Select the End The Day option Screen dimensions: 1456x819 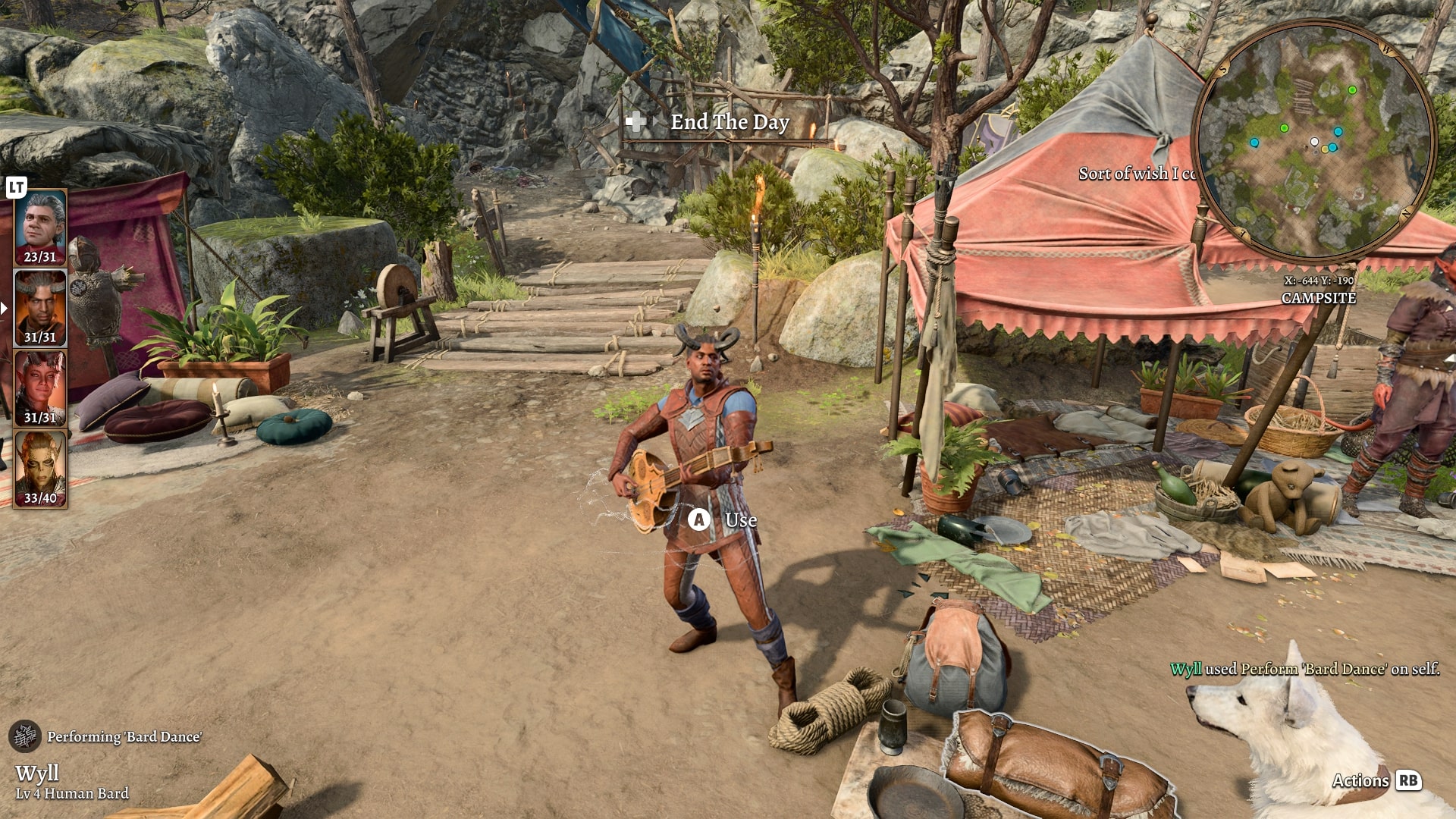(x=729, y=122)
